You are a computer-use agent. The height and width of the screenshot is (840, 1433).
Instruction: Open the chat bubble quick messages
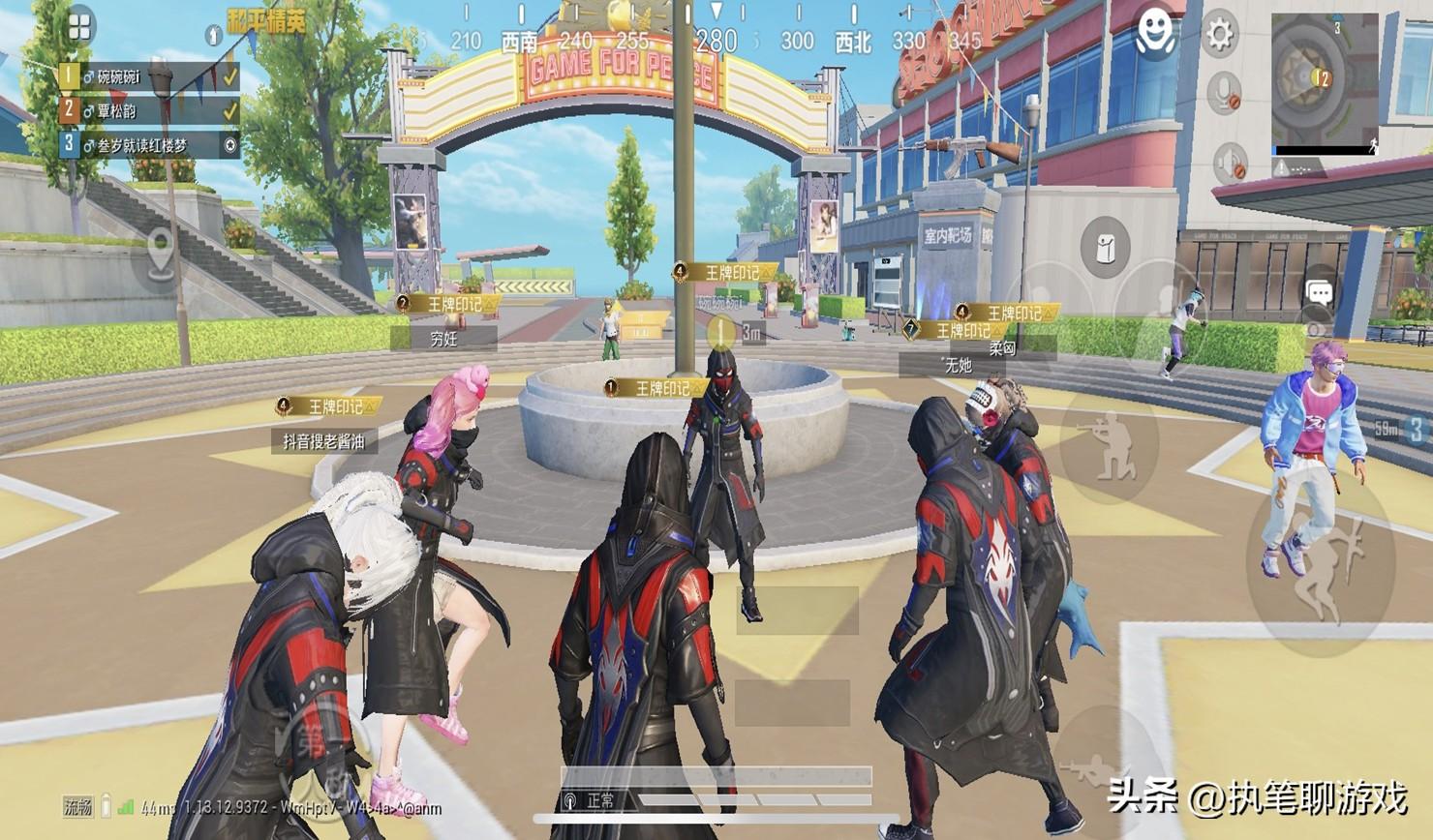(x=1320, y=292)
